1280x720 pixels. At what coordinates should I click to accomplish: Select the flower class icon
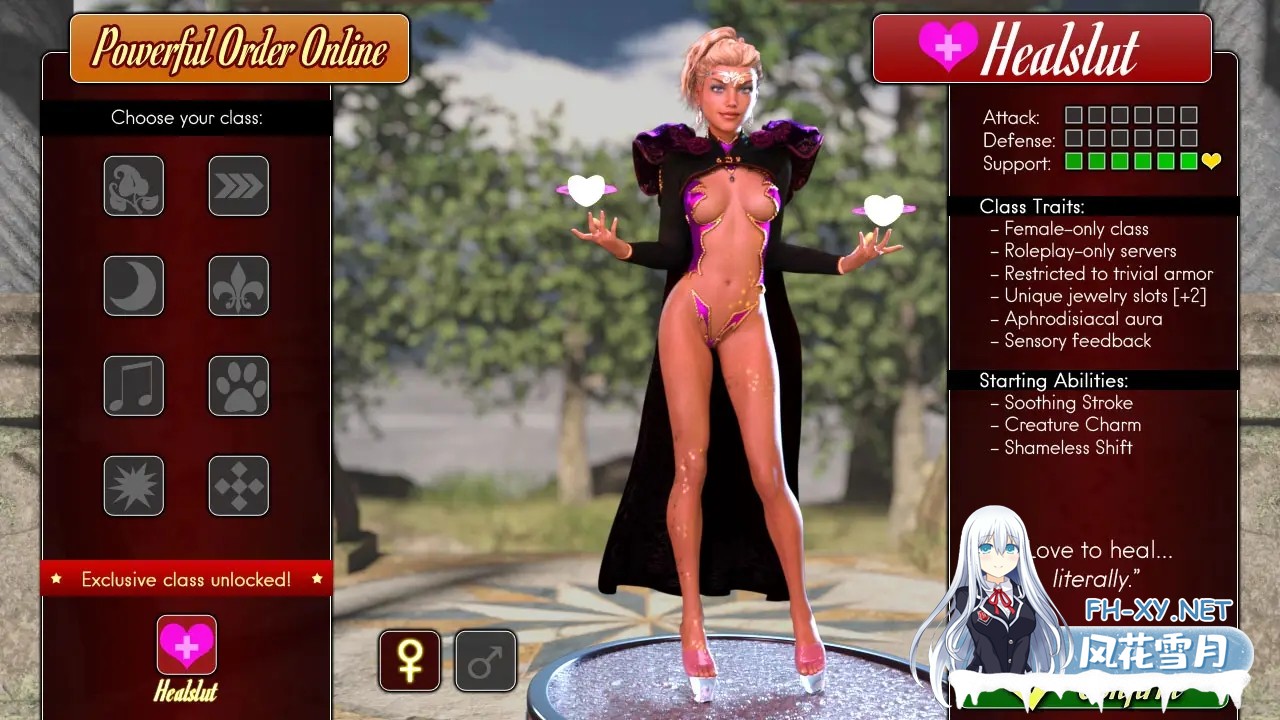pos(133,186)
